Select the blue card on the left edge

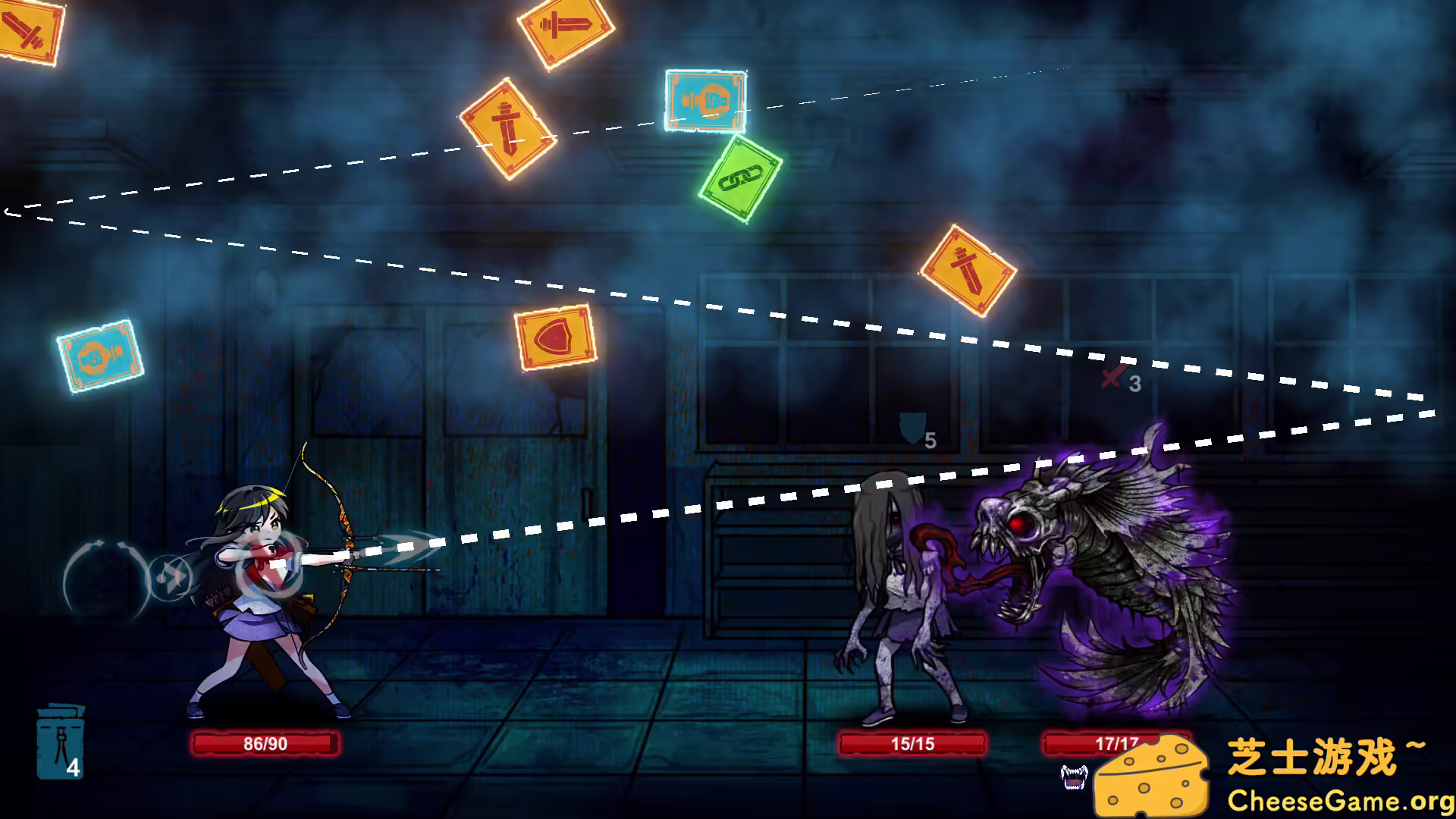pos(101,356)
